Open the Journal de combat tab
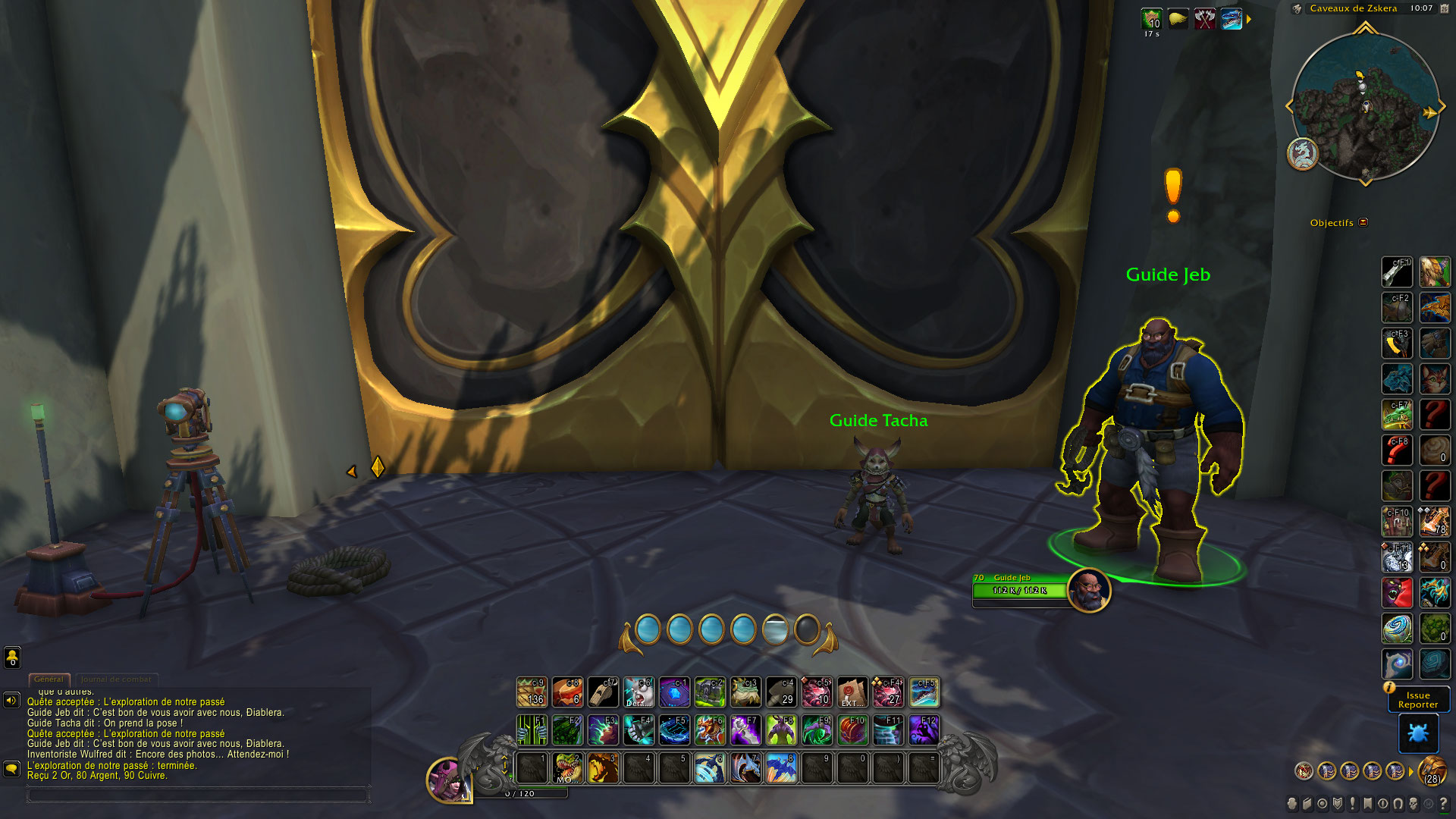 (116, 679)
